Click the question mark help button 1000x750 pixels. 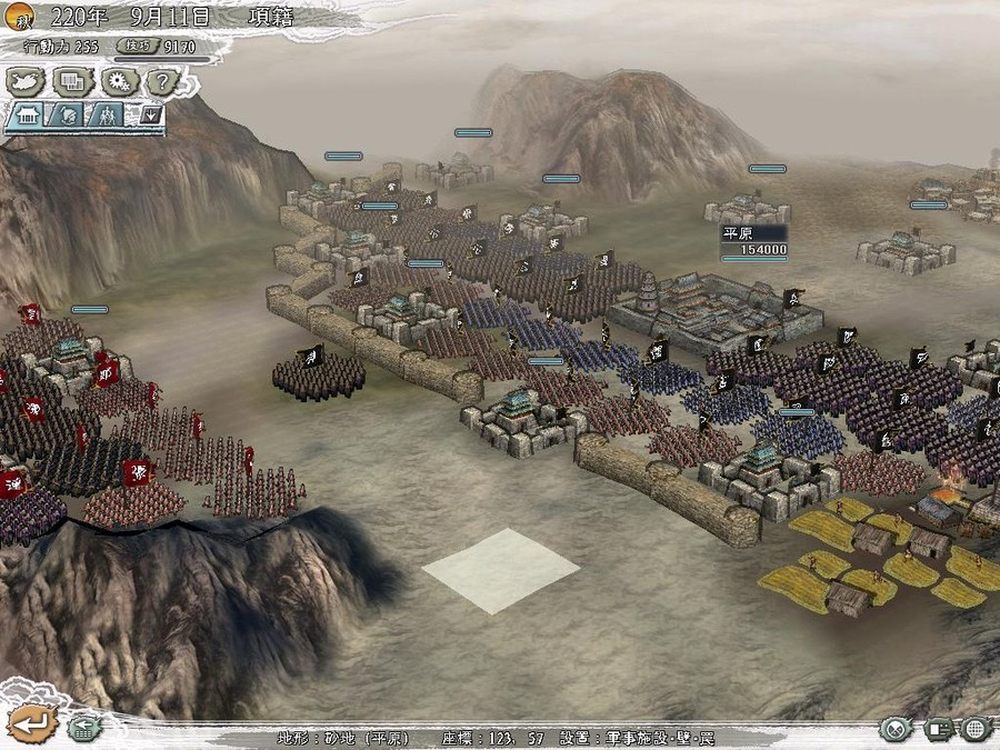[x=162, y=81]
